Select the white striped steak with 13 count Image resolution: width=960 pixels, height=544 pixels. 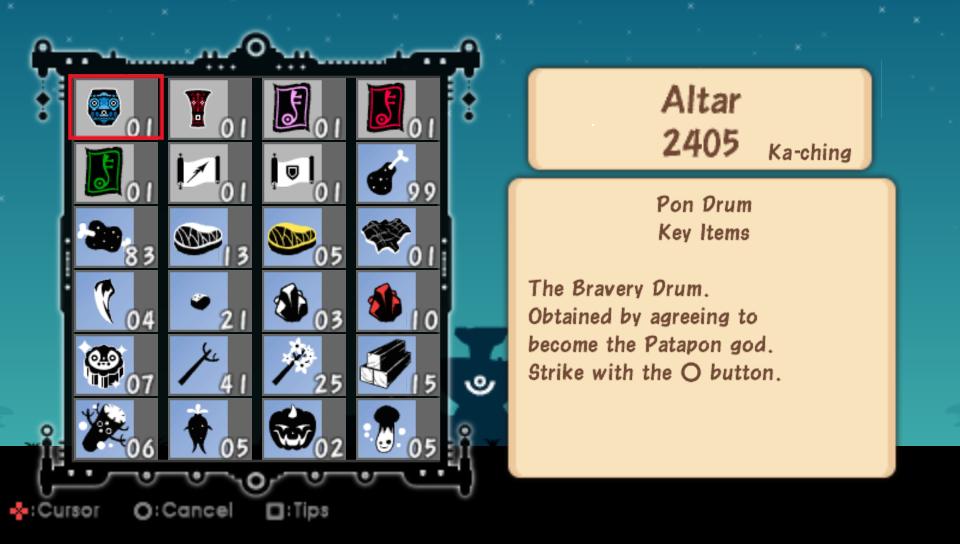(208, 236)
